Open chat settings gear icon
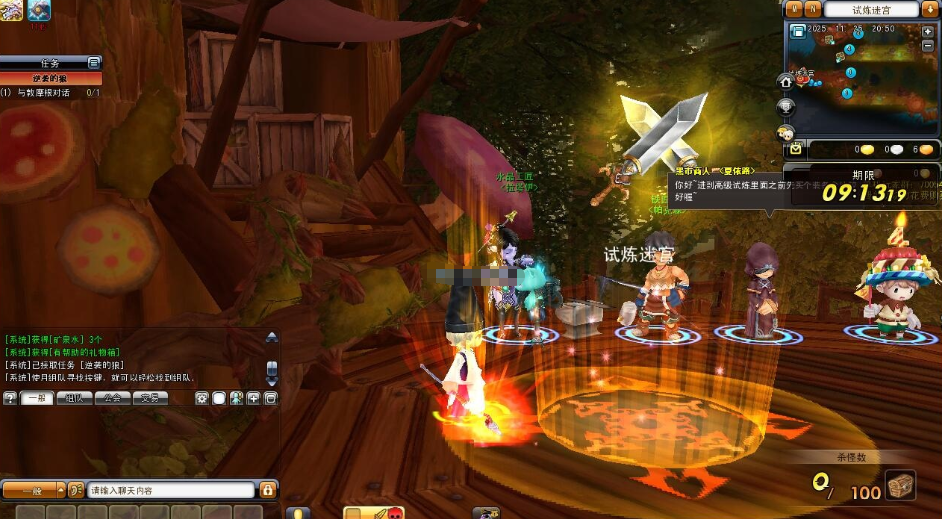 tap(202, 398)
